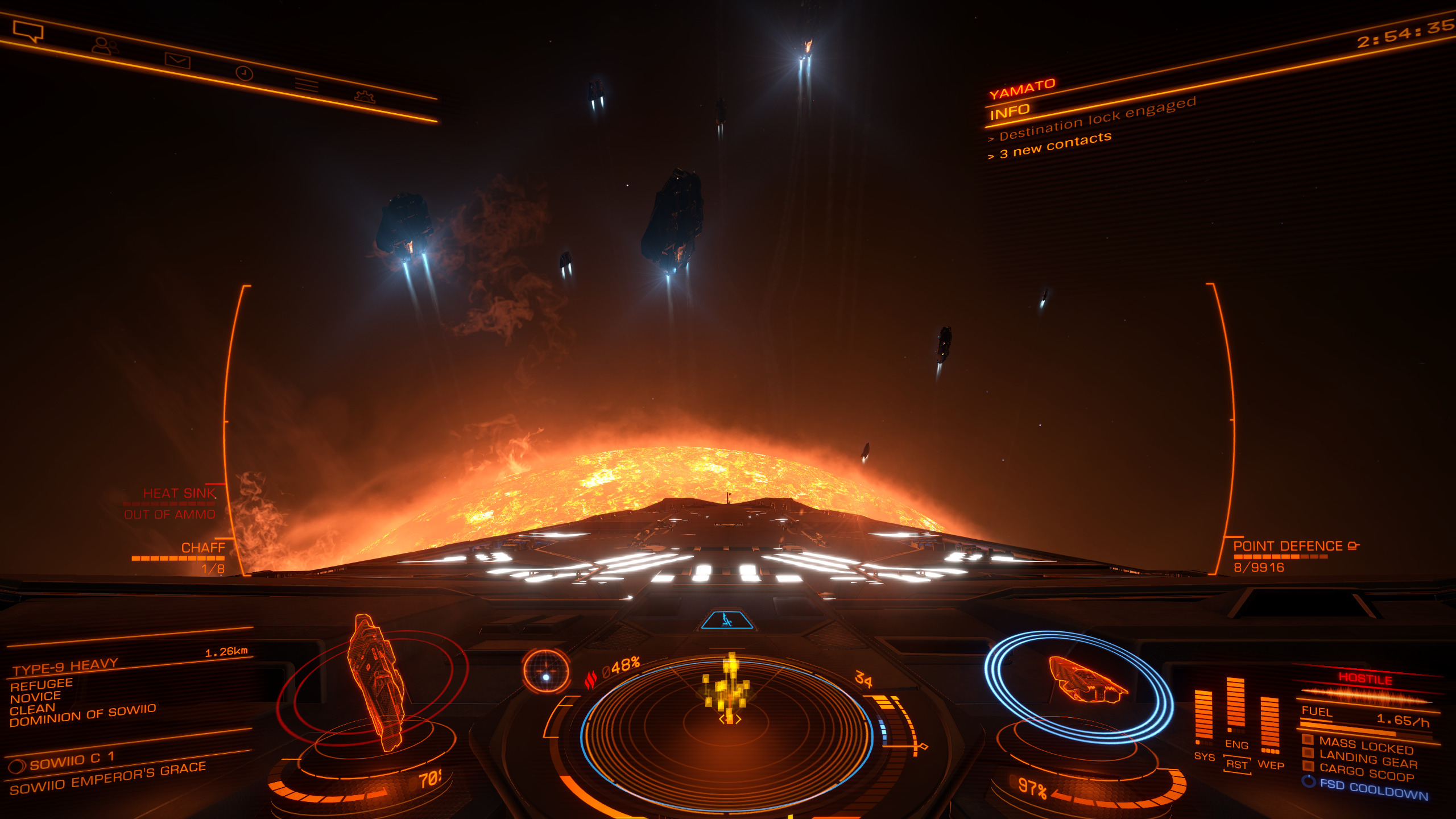Open the chat speech-bubble comms tab
Screen dimensions: 1456x819
(x=28, y=31)
